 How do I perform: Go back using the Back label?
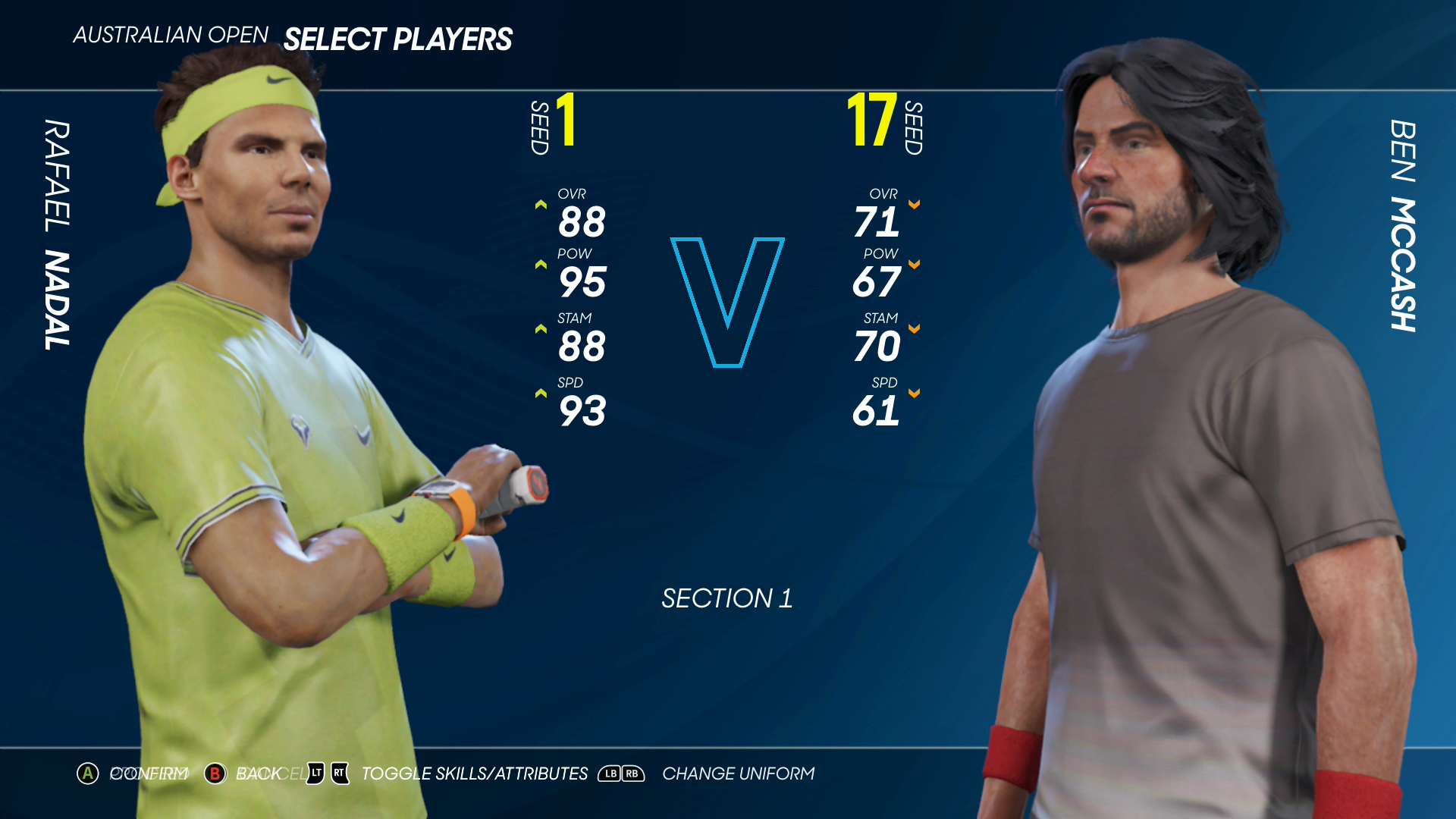tap(258, 773)
